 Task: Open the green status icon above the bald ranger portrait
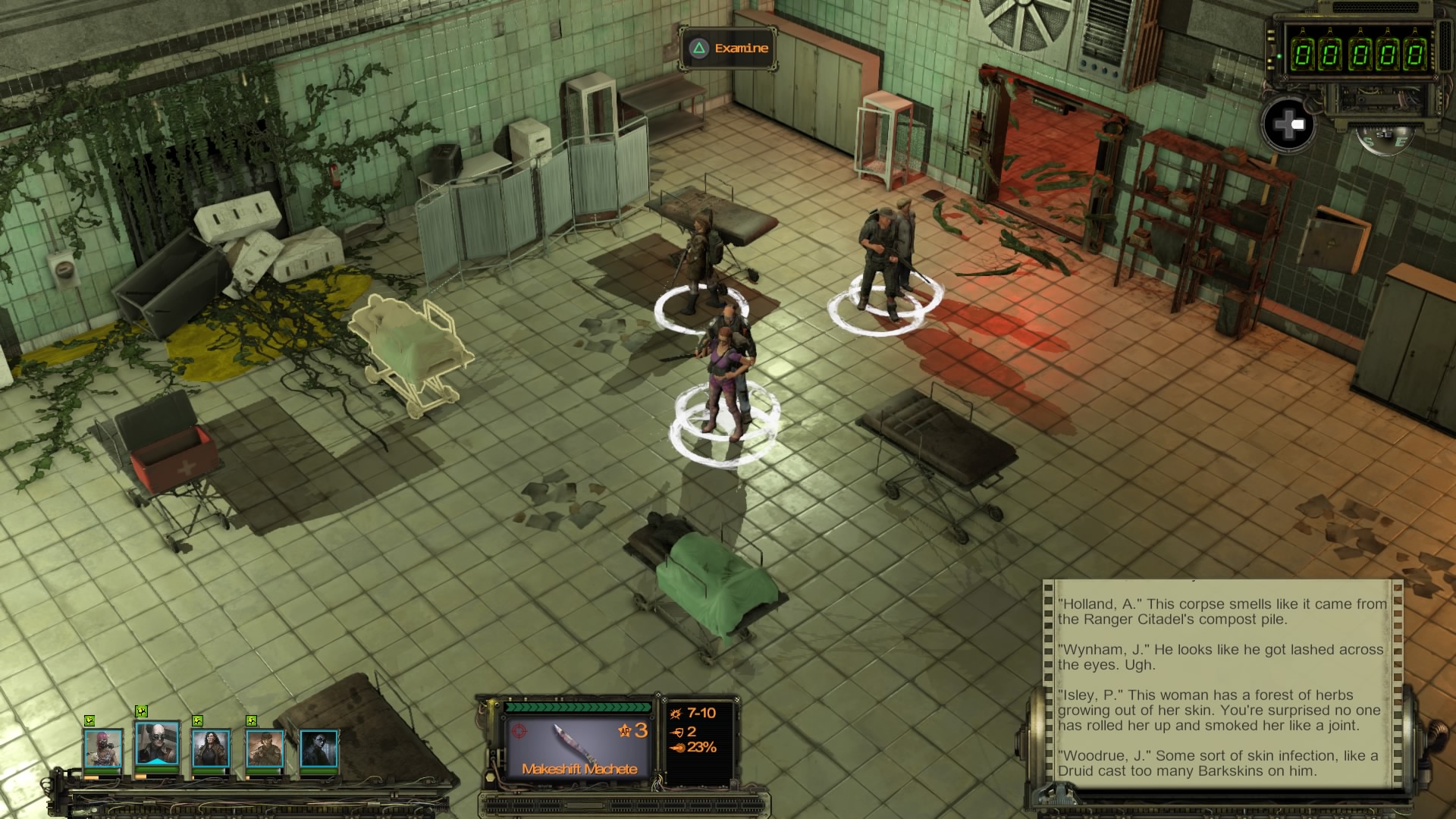pyautogui.click(x=141, y=711)
